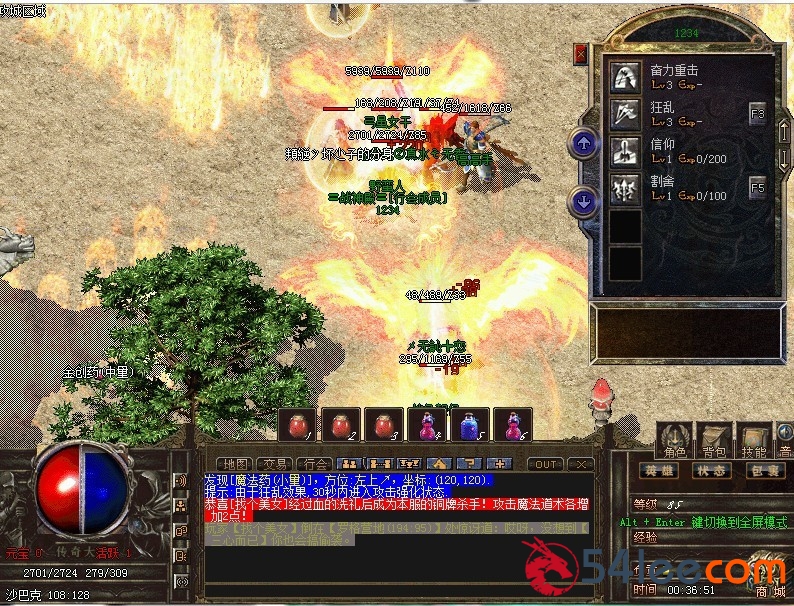Page down the skill list with the blue arrow
Screen dimensions: 794x606
[583, 202]
